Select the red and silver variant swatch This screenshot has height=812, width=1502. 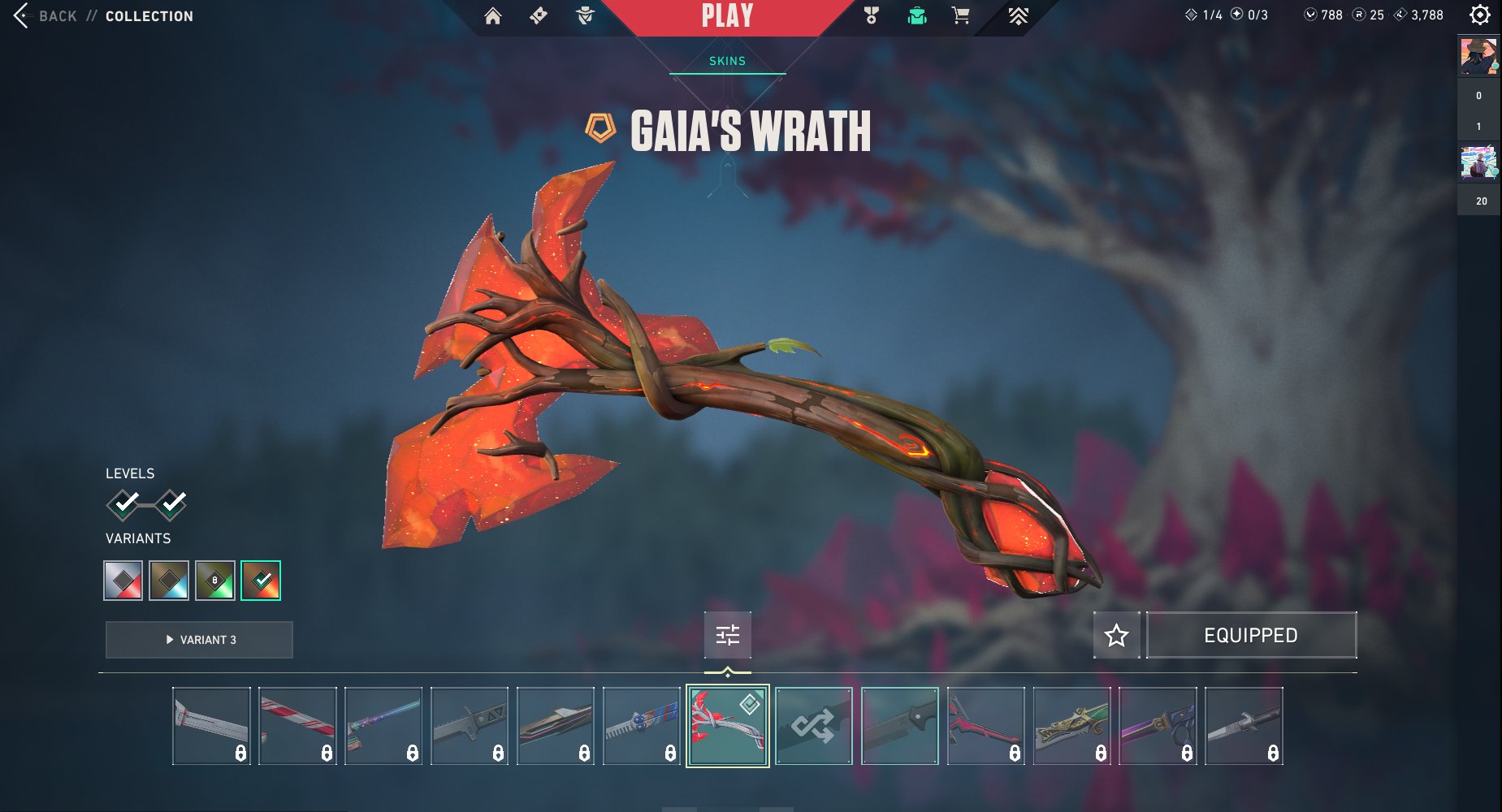pyautogui.click(x=123, y=581)
